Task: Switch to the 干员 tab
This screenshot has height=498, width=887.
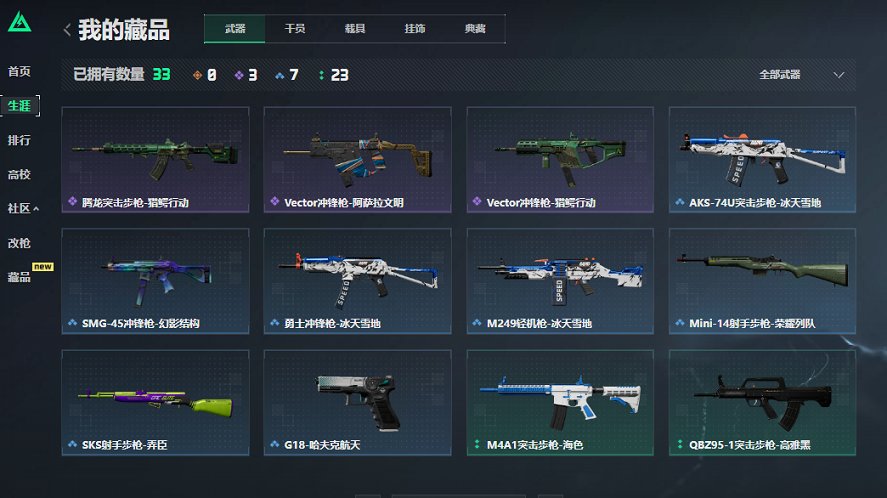Action: (294, 30)
